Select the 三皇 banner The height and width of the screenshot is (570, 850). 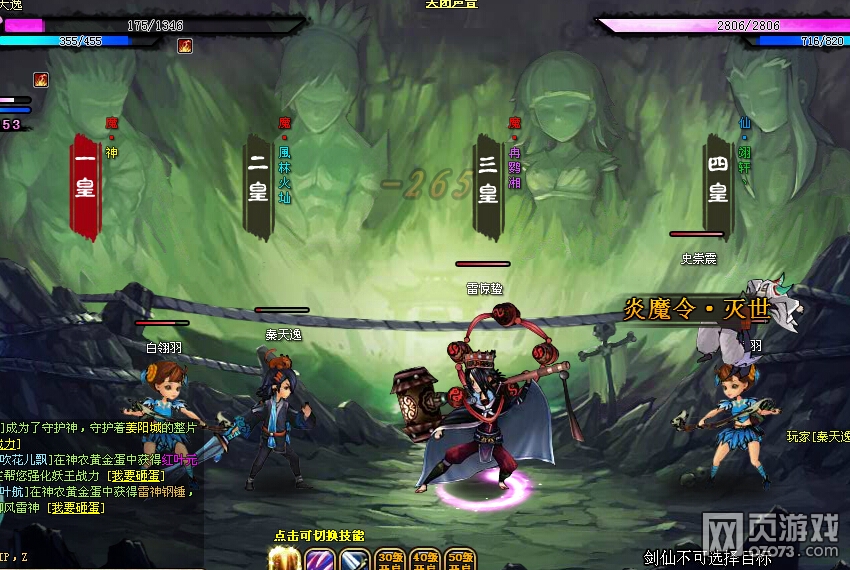click(x=487, y=187)
